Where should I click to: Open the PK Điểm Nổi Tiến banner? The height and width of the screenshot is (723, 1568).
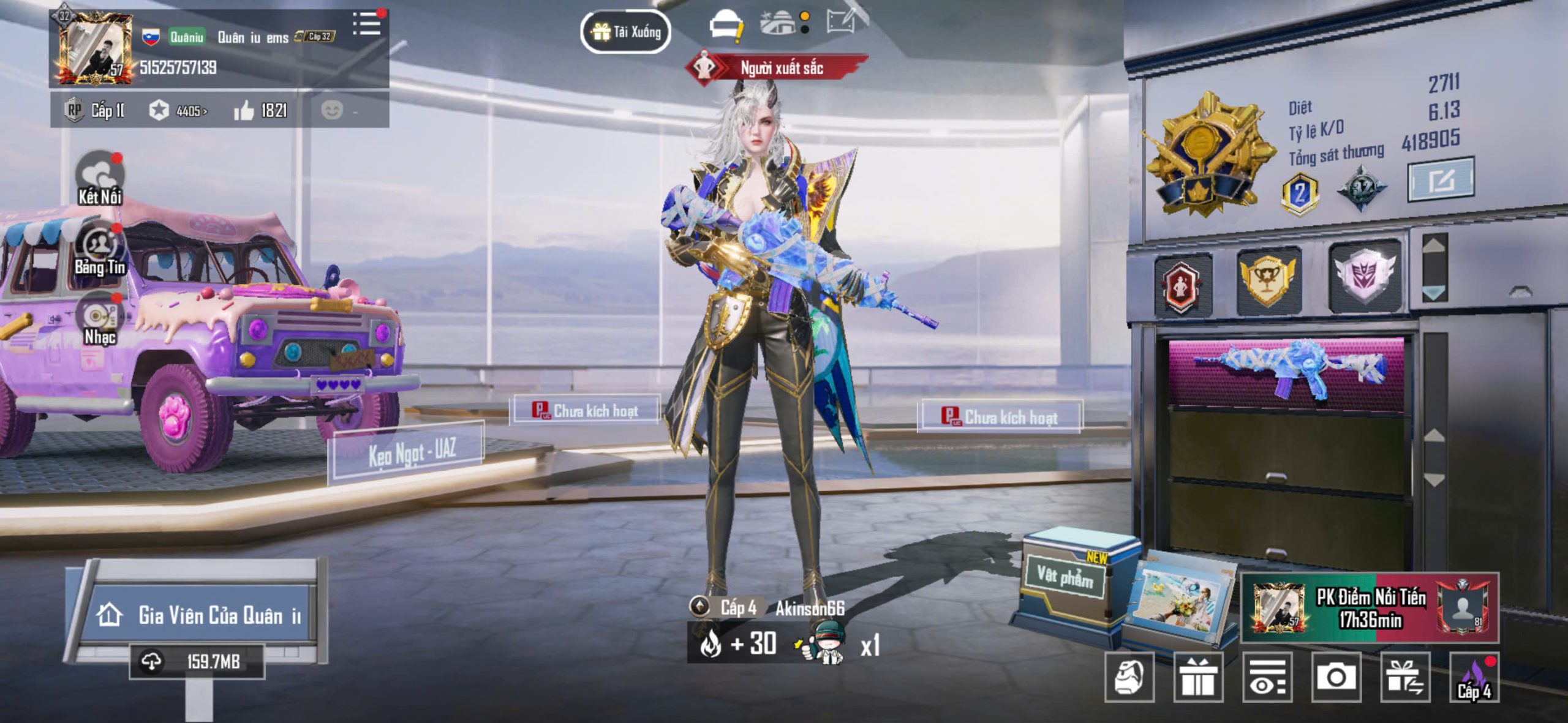[x=1370, y=608]
